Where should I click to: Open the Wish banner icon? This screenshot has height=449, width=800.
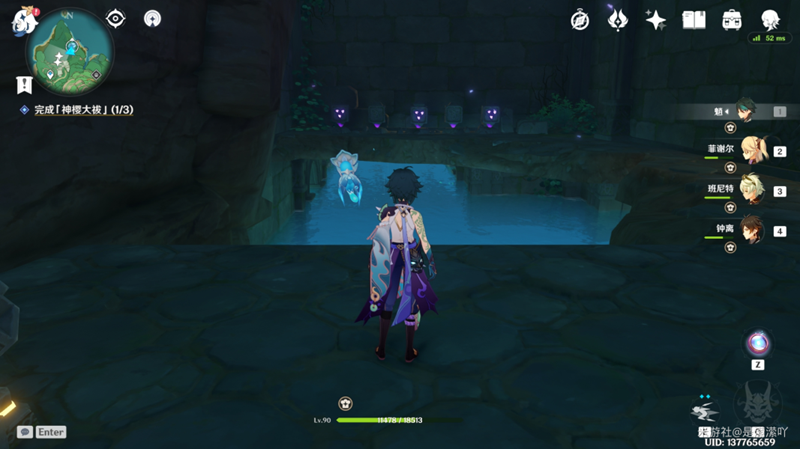(618, 20)
